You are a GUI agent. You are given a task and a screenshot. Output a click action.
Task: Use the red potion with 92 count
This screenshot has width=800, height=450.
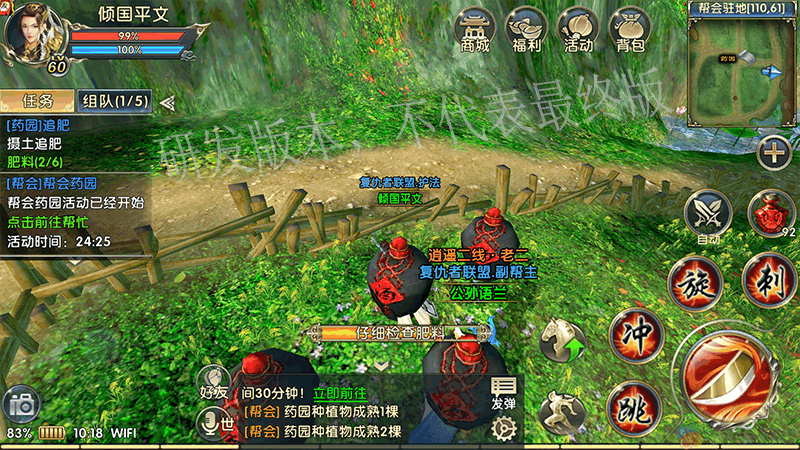[x=770, y=212]
